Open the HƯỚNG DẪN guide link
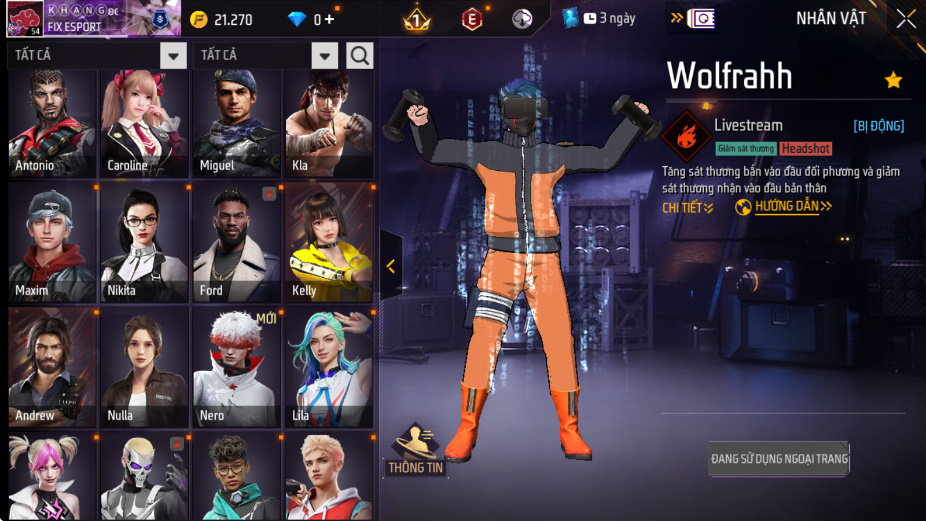 [x=784, y=207]
